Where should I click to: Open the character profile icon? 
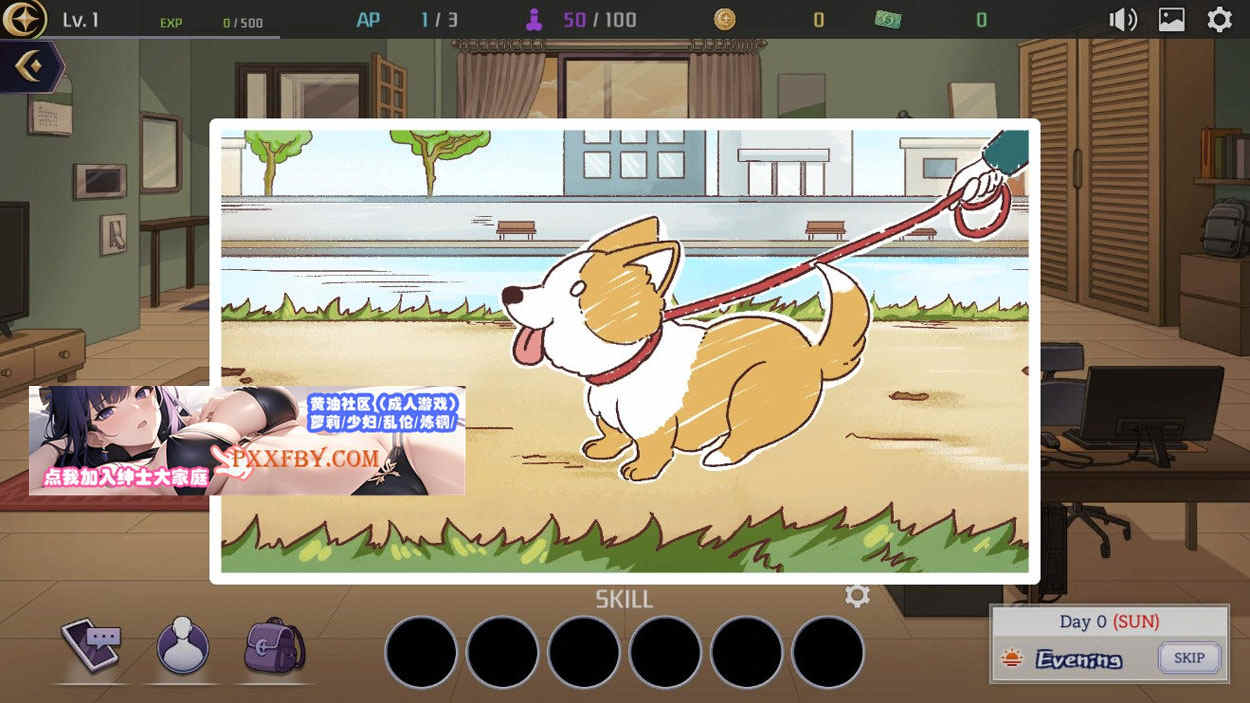pos(183,645)
